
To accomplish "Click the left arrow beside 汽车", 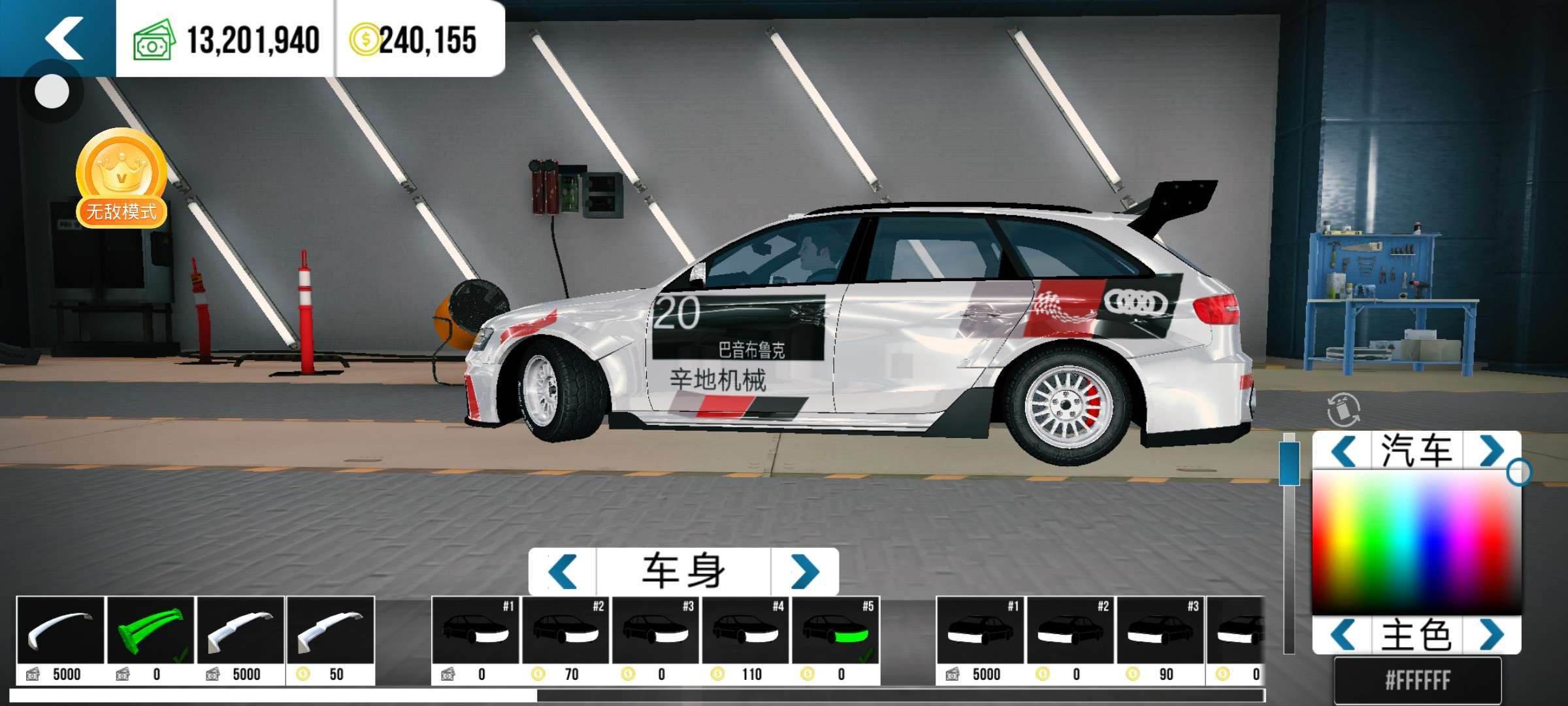I will [x=1343, y=451].
